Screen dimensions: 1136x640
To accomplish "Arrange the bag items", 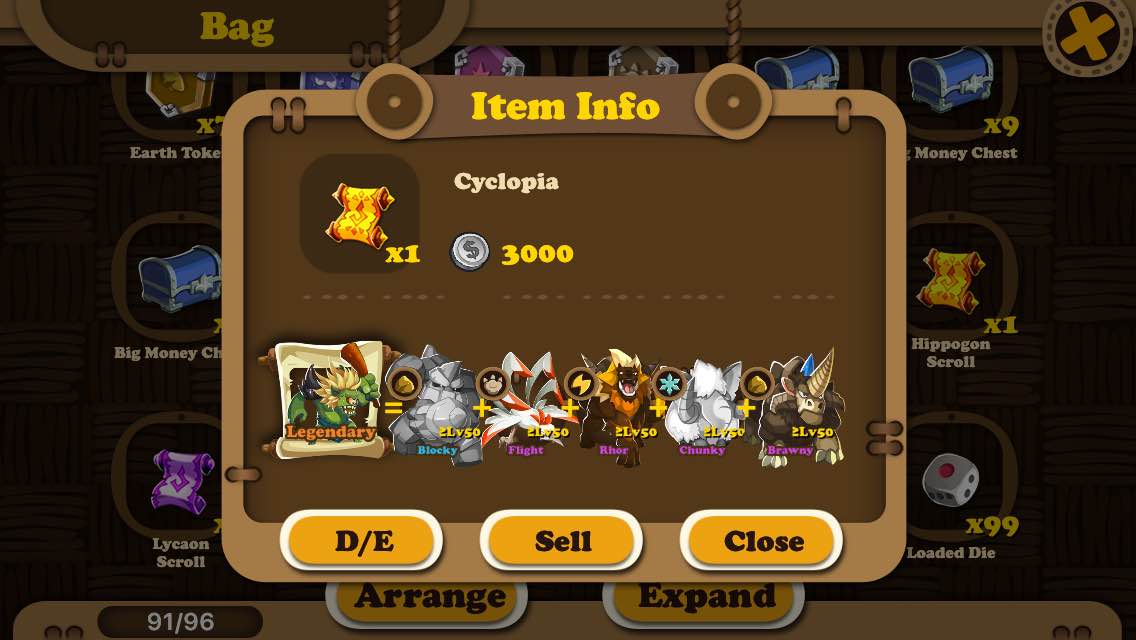I will 428,597.
